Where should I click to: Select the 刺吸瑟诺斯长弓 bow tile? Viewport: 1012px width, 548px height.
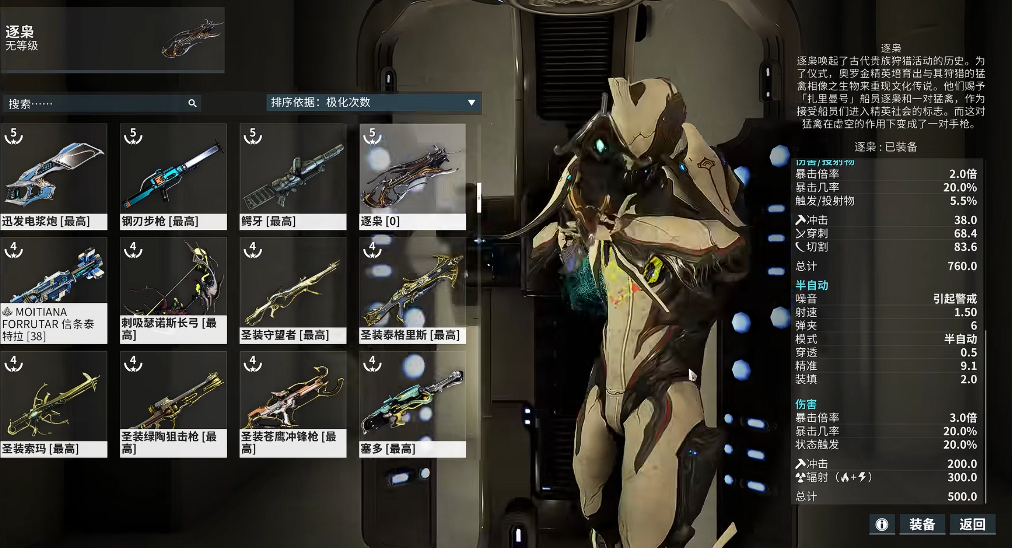pyautogui.click(x=173, y=290)
